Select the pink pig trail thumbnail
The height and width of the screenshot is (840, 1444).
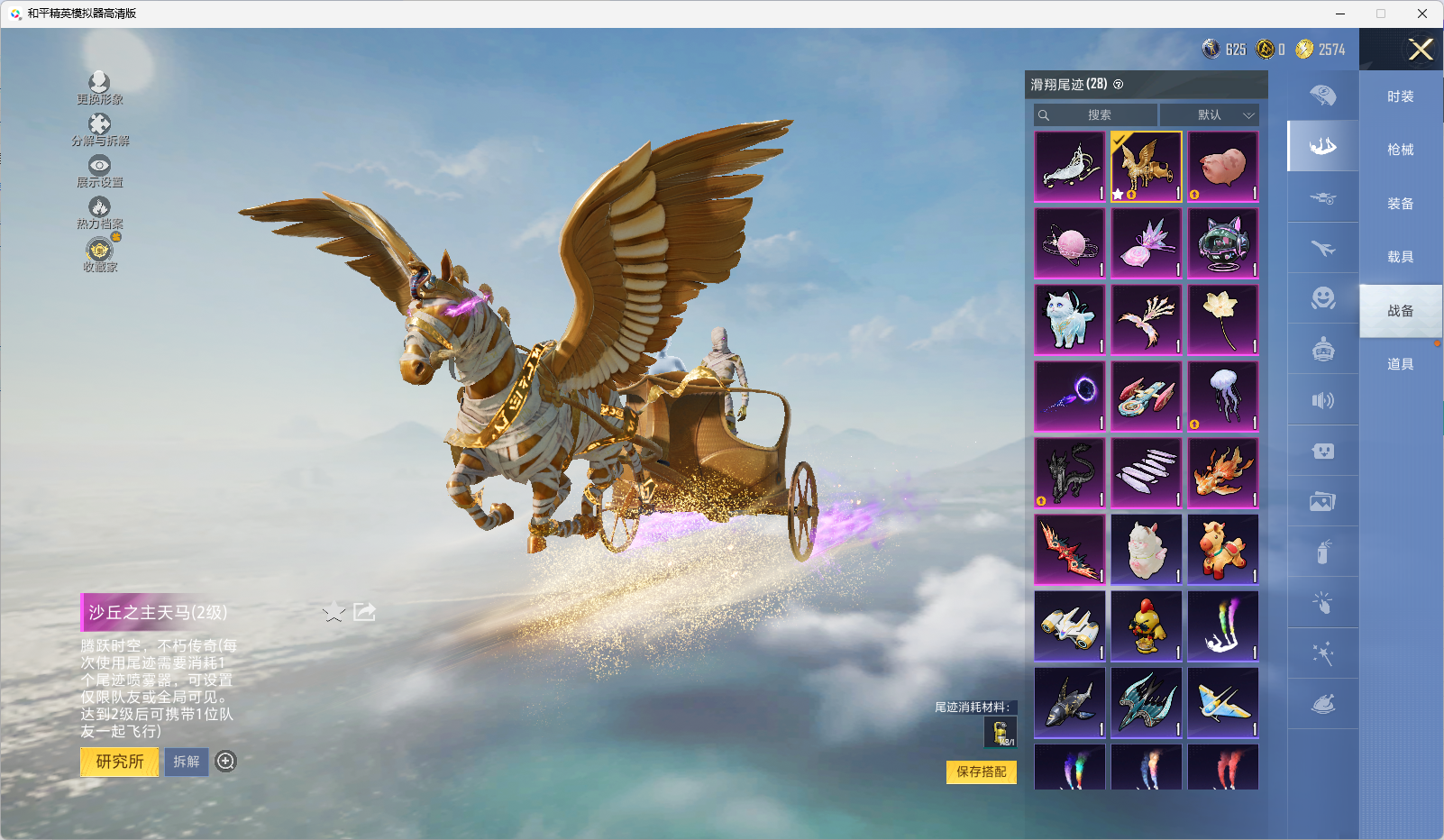(x=1223, y=167)
